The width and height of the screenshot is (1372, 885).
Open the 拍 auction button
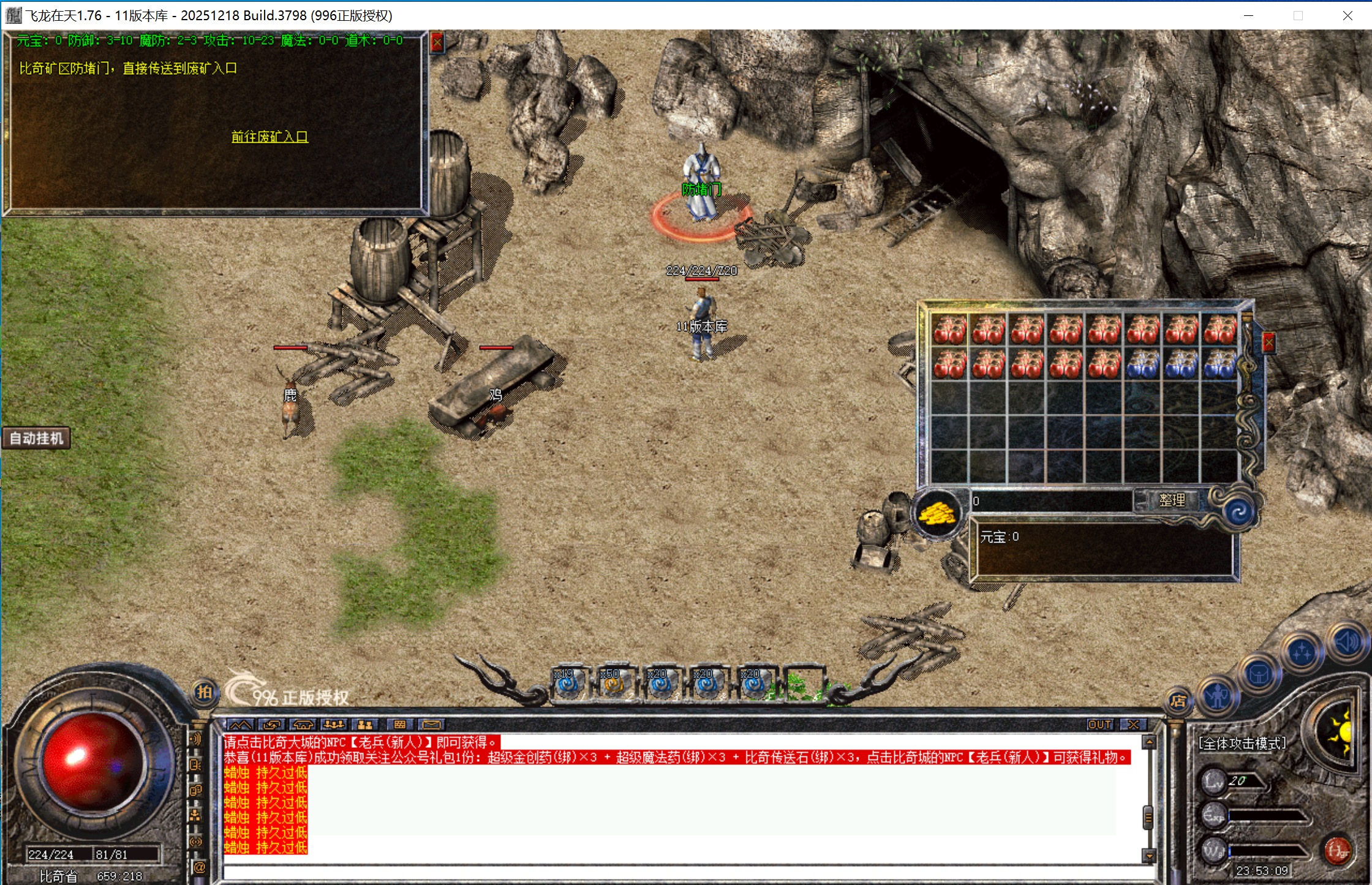204,692
